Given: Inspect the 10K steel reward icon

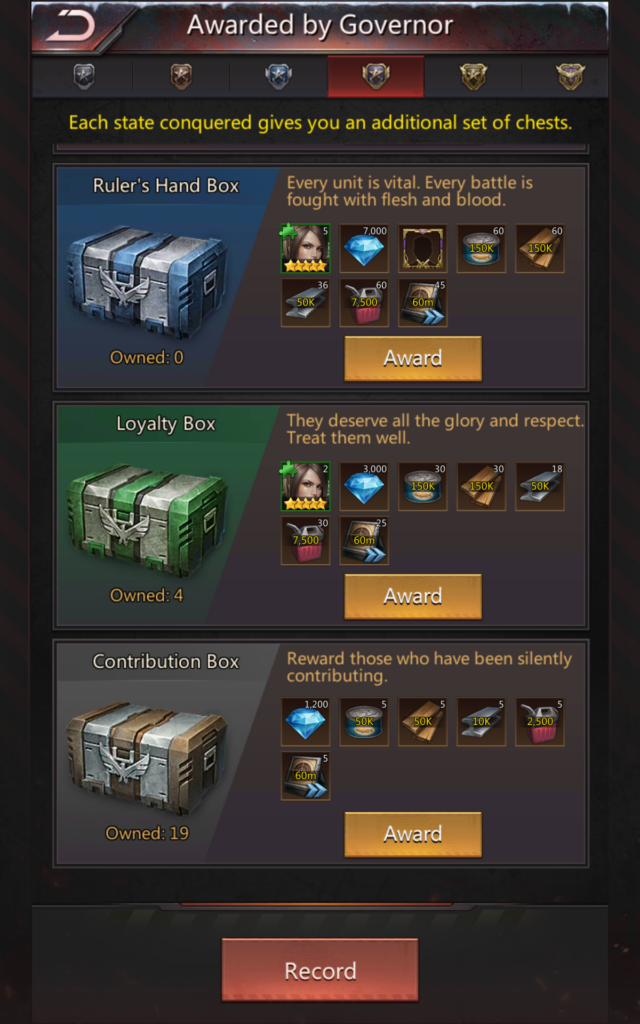Looking at the screenshot, I should (481, 722).
